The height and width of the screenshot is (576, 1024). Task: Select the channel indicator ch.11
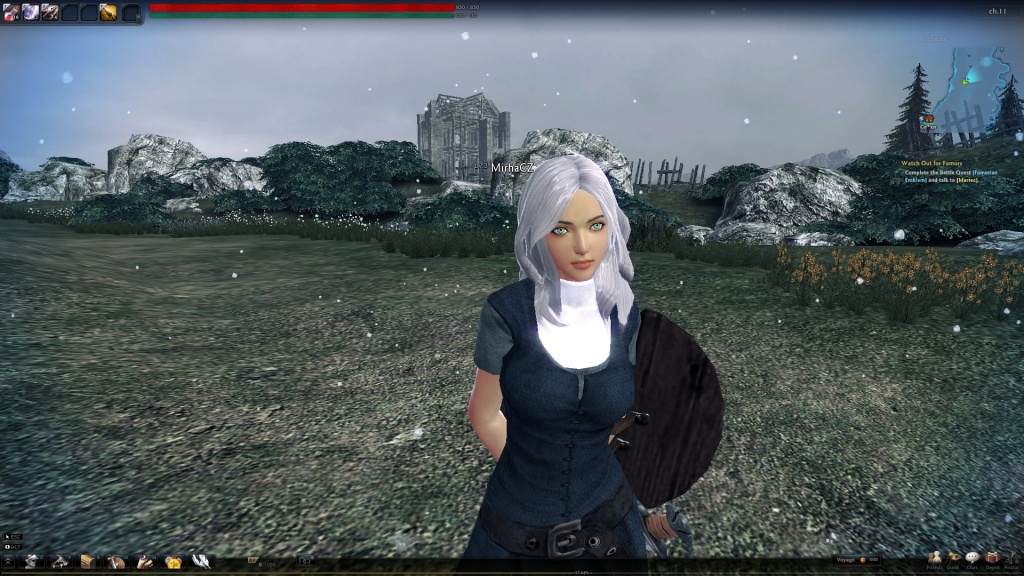coord(997,11)
